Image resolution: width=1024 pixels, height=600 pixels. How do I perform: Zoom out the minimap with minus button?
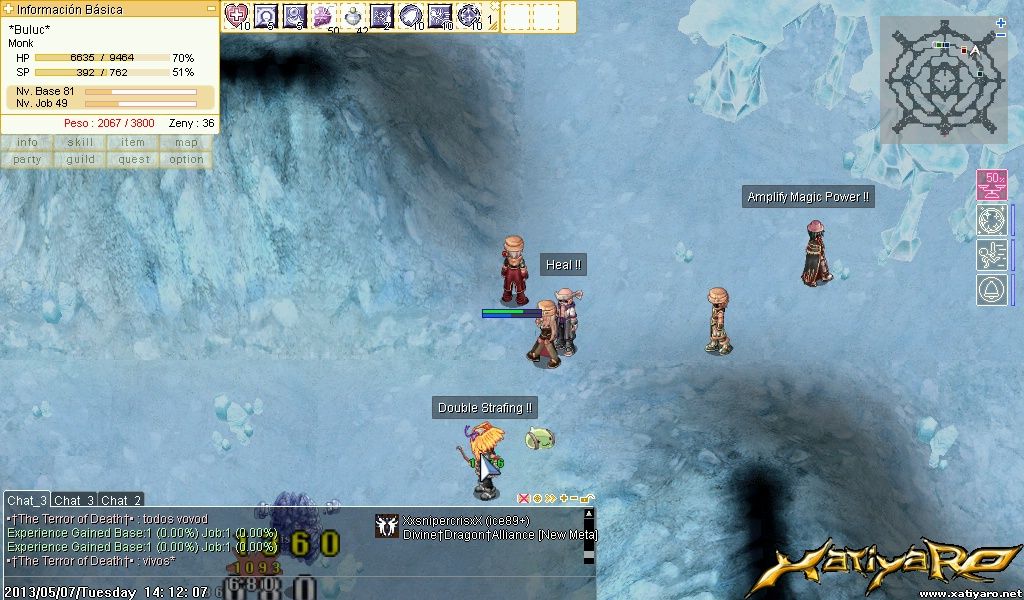[x=1001, y=35]
